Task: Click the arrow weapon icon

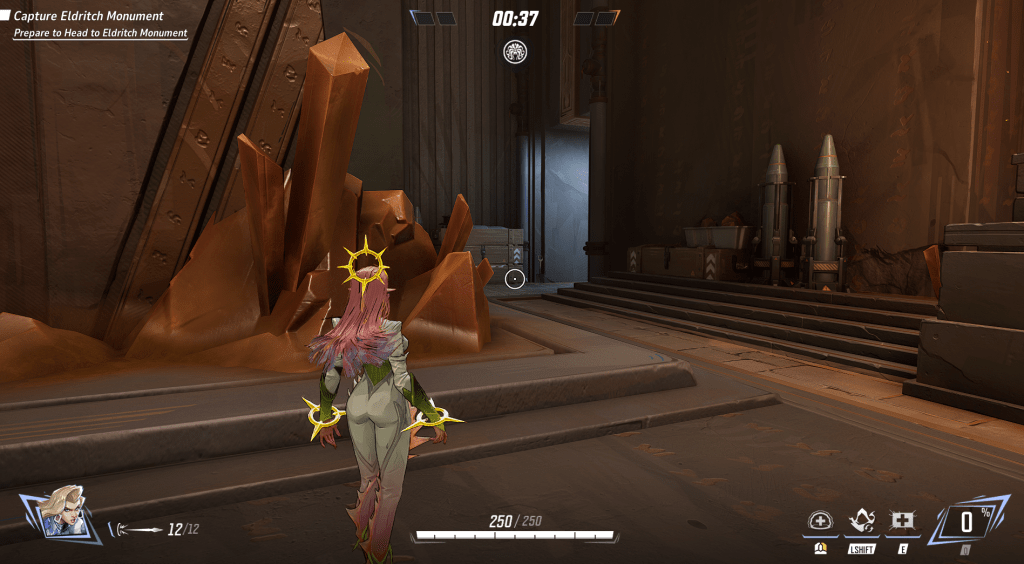Action: [x=140, y=529]
